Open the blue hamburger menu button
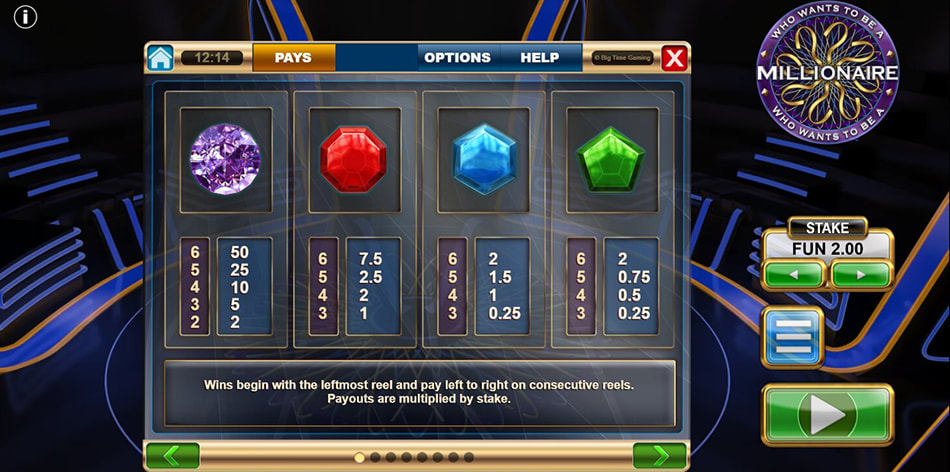This screenshot has height=472, width=950. coord(793,337)
